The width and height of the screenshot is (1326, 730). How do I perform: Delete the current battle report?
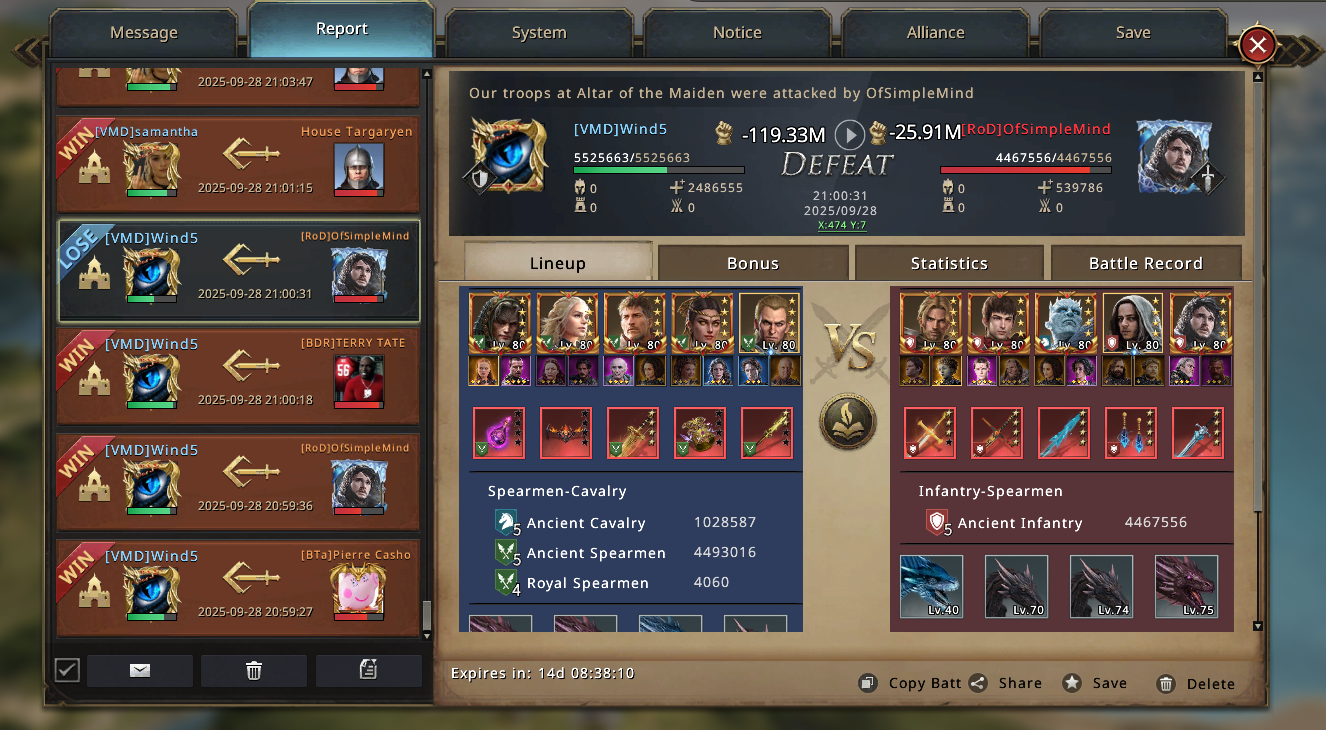point(1196,684)
